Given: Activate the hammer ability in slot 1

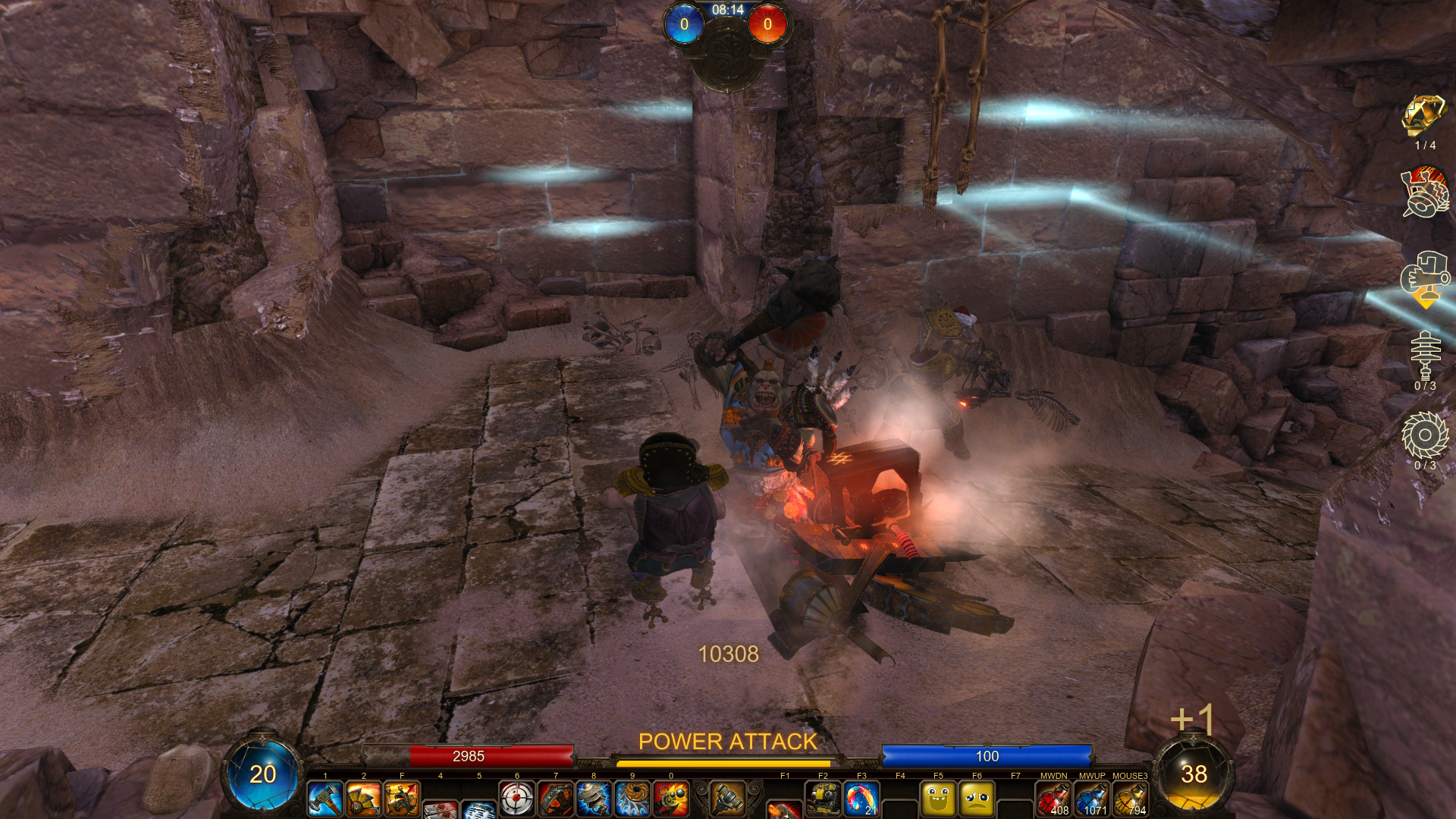Looking at the screenshot, I should 325,799.
